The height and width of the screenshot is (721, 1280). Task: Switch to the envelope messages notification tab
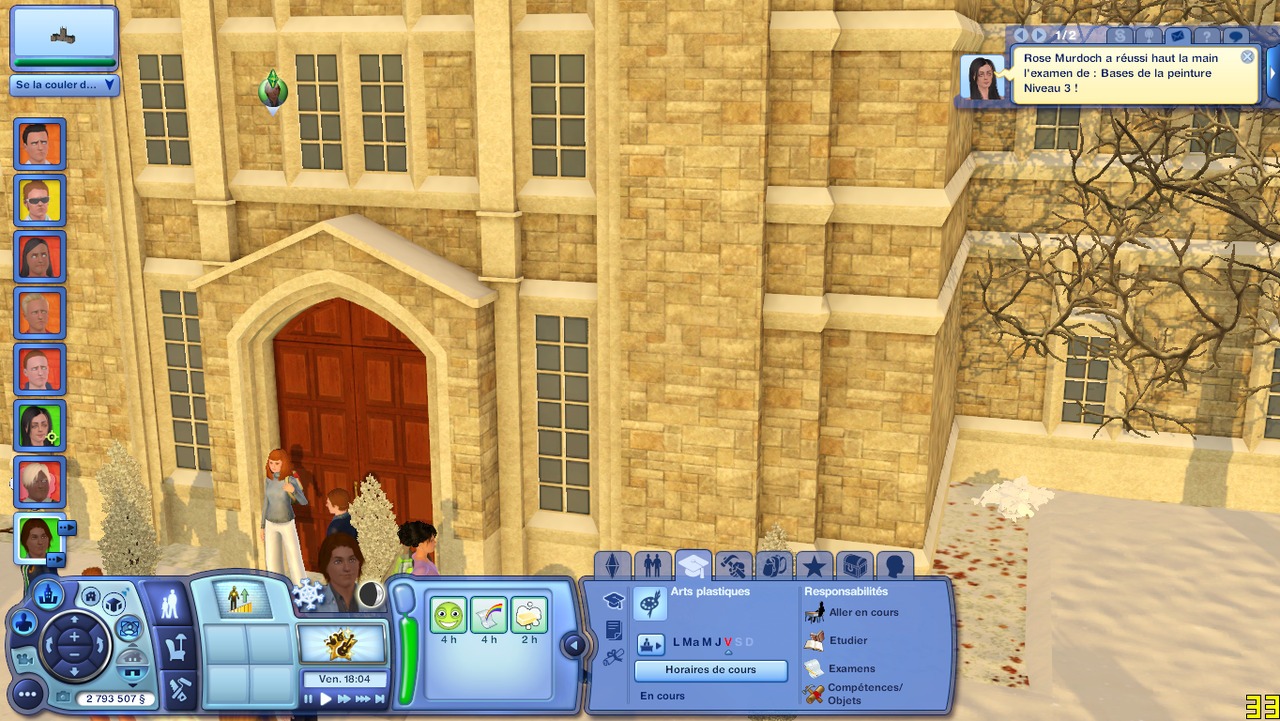click(x=1177, y=36)
